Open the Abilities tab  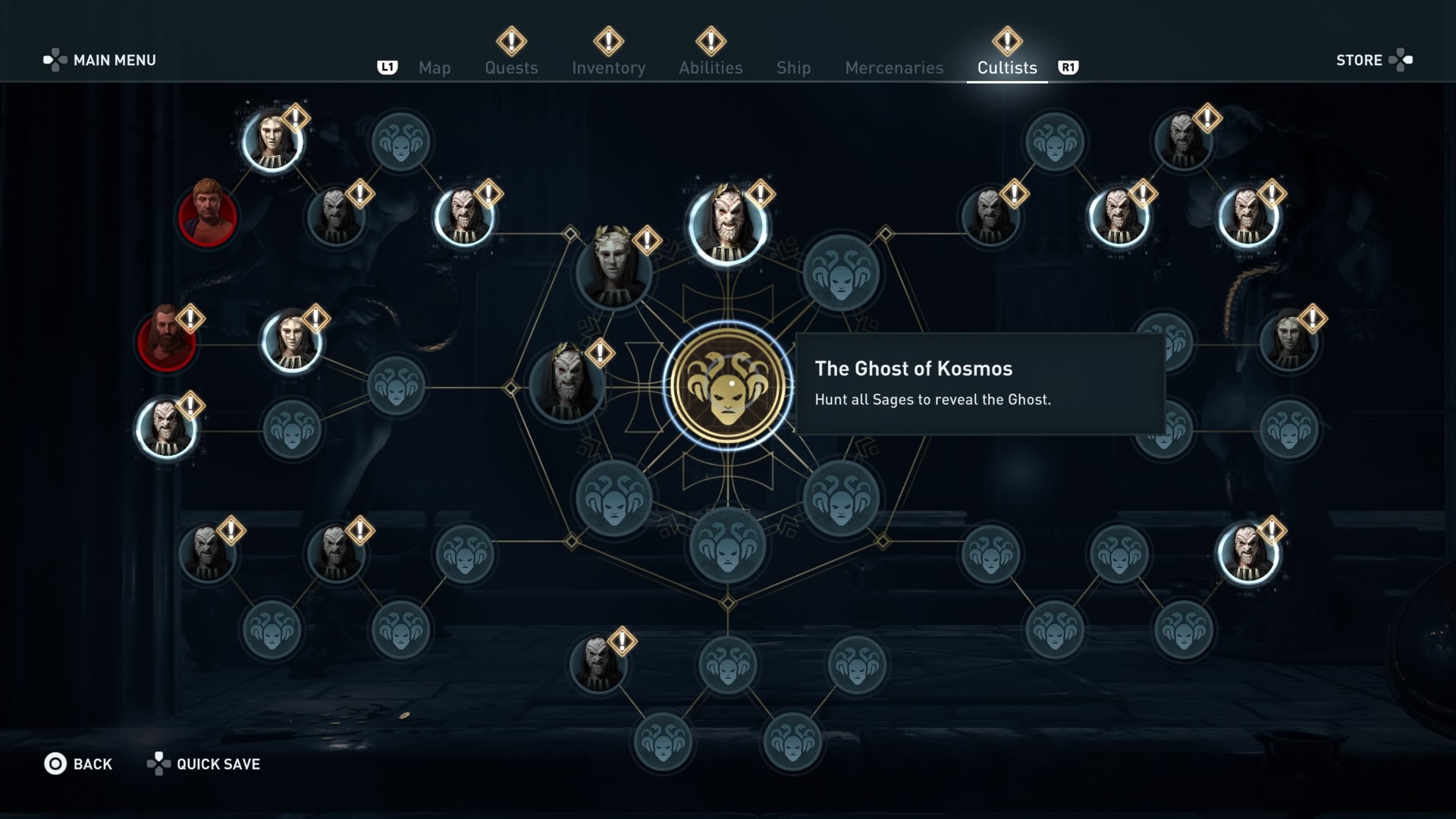(711, 67)
